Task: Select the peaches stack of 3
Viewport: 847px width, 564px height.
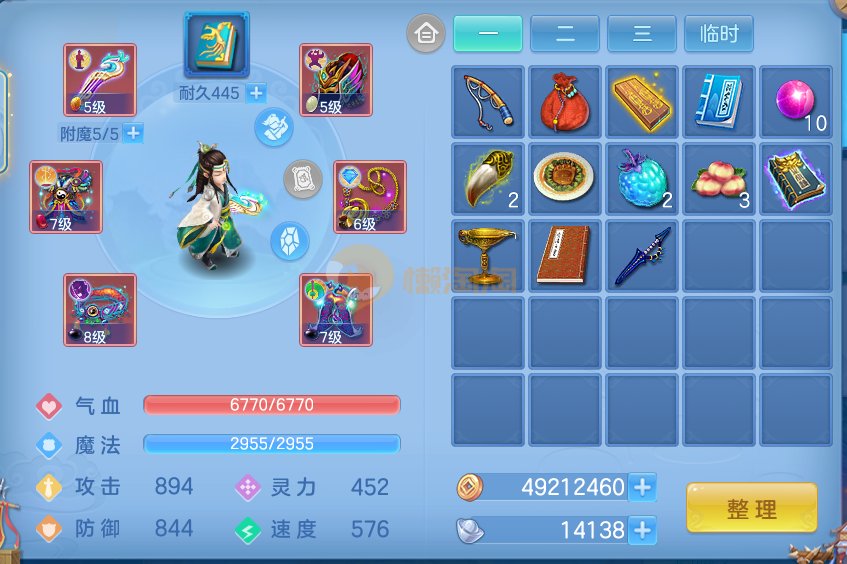Action: point(718,179)
